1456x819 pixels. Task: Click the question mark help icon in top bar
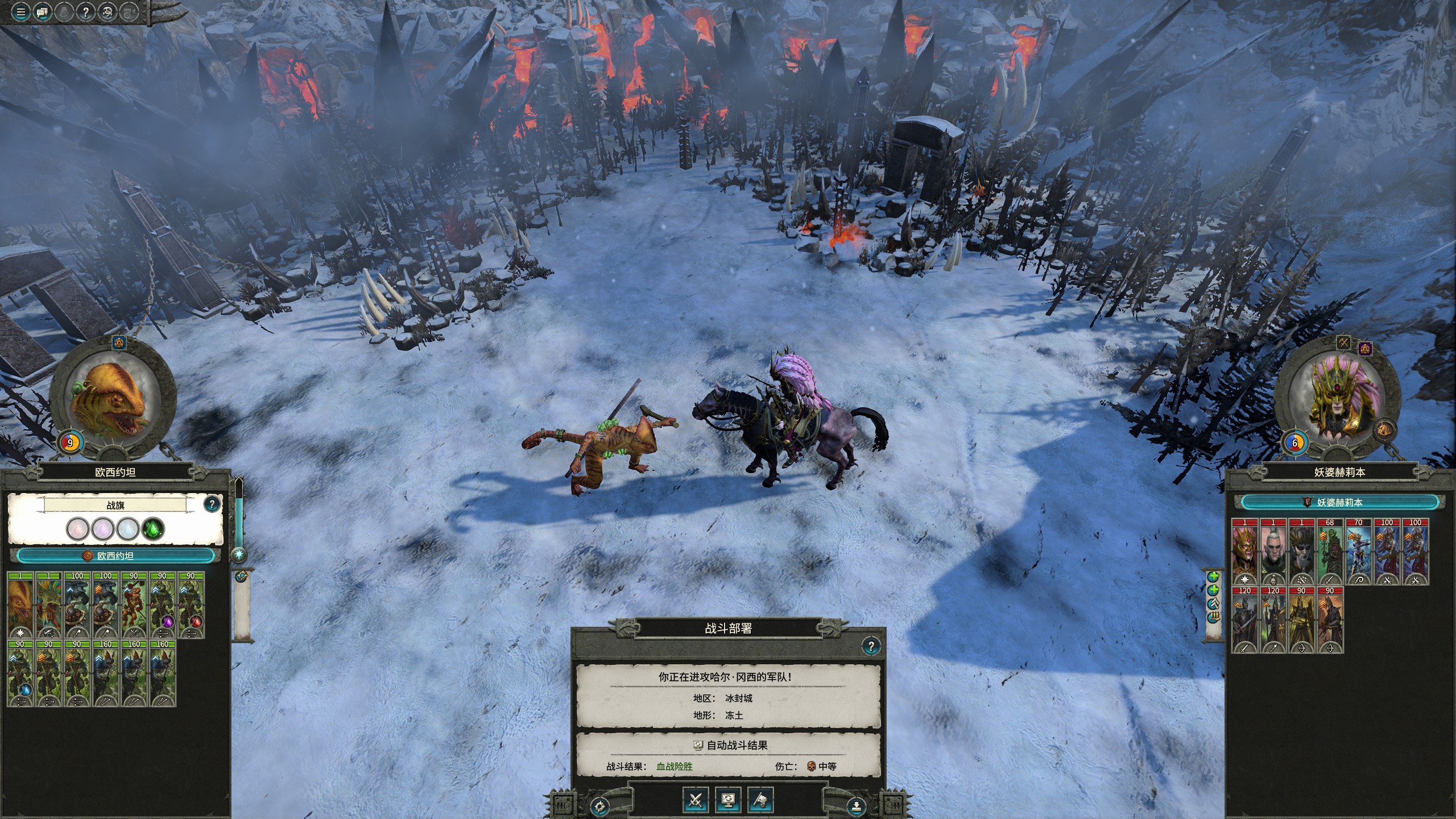[85, 11]
